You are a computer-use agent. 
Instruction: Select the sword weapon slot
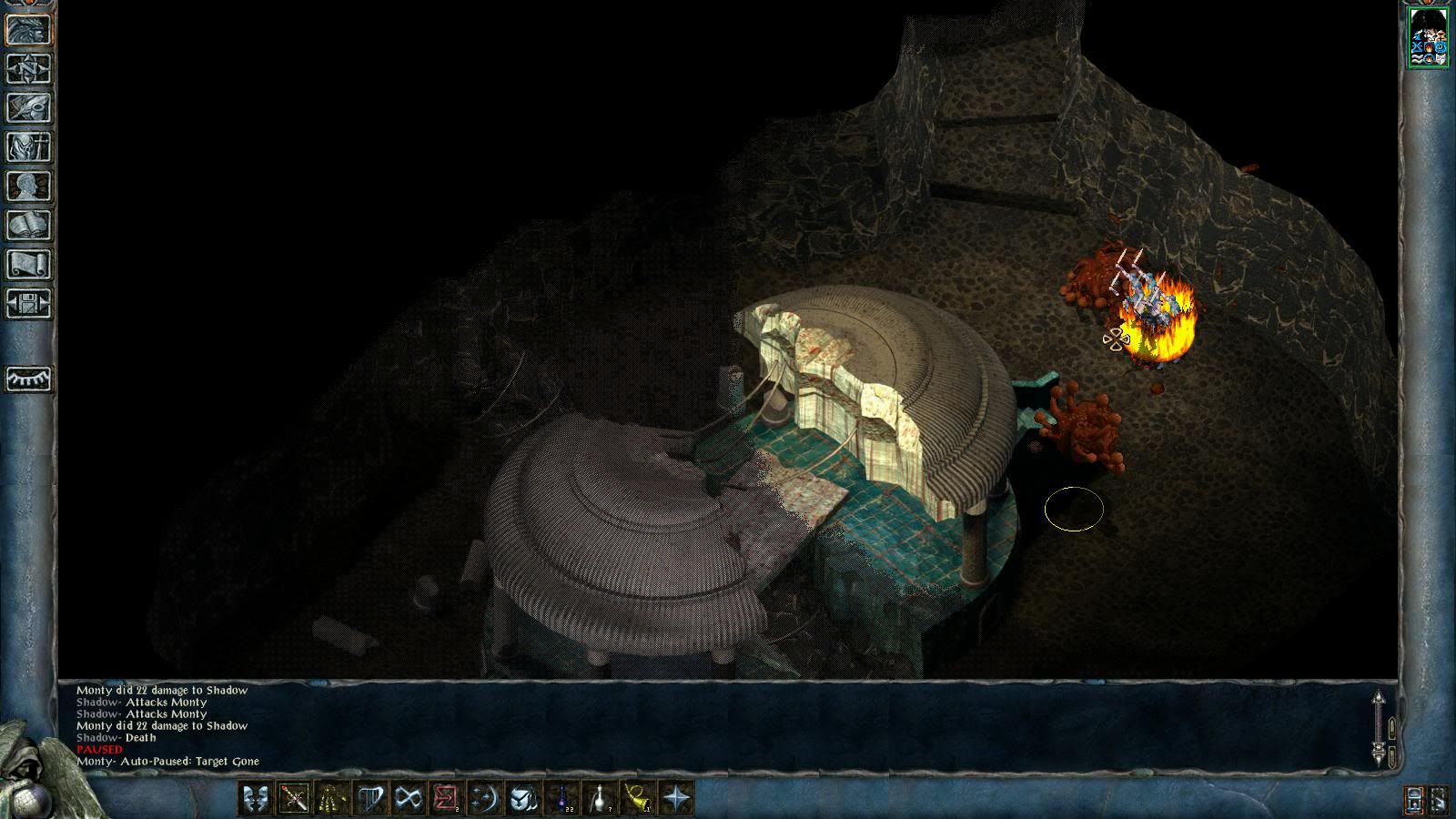[294, 799]
